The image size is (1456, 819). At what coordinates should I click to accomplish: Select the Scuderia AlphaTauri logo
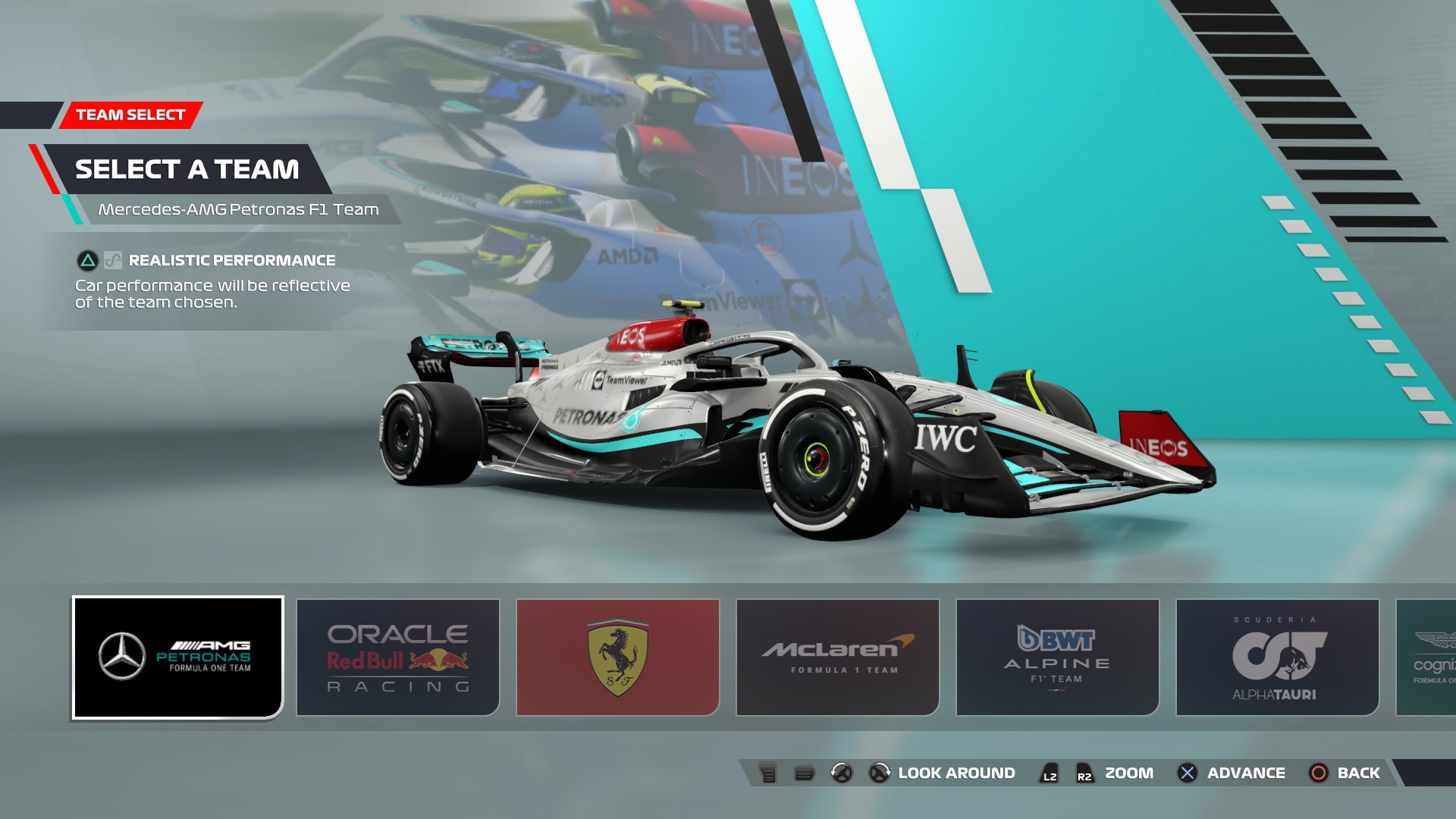click(x=1276, y=655)
